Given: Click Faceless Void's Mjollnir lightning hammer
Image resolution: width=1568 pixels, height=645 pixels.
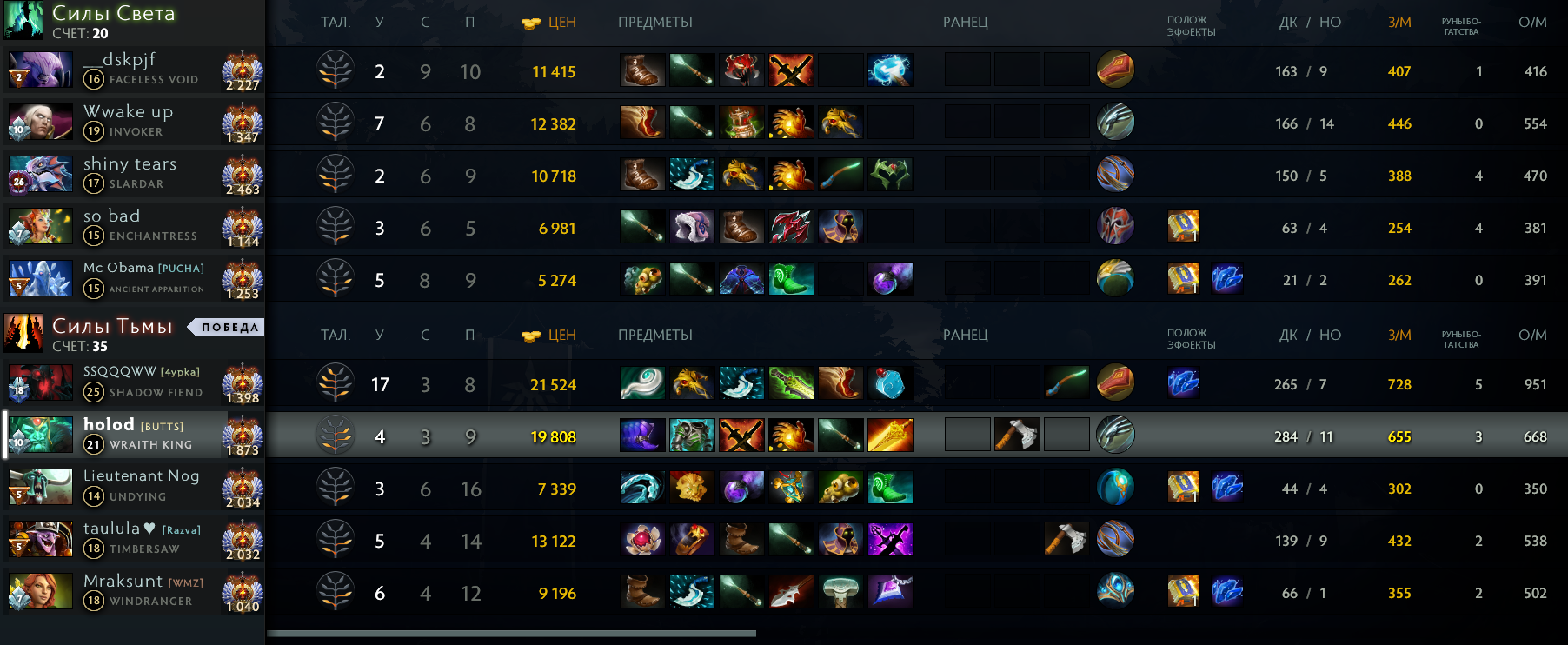Looking at the screenshot, I should coord(890,70).
